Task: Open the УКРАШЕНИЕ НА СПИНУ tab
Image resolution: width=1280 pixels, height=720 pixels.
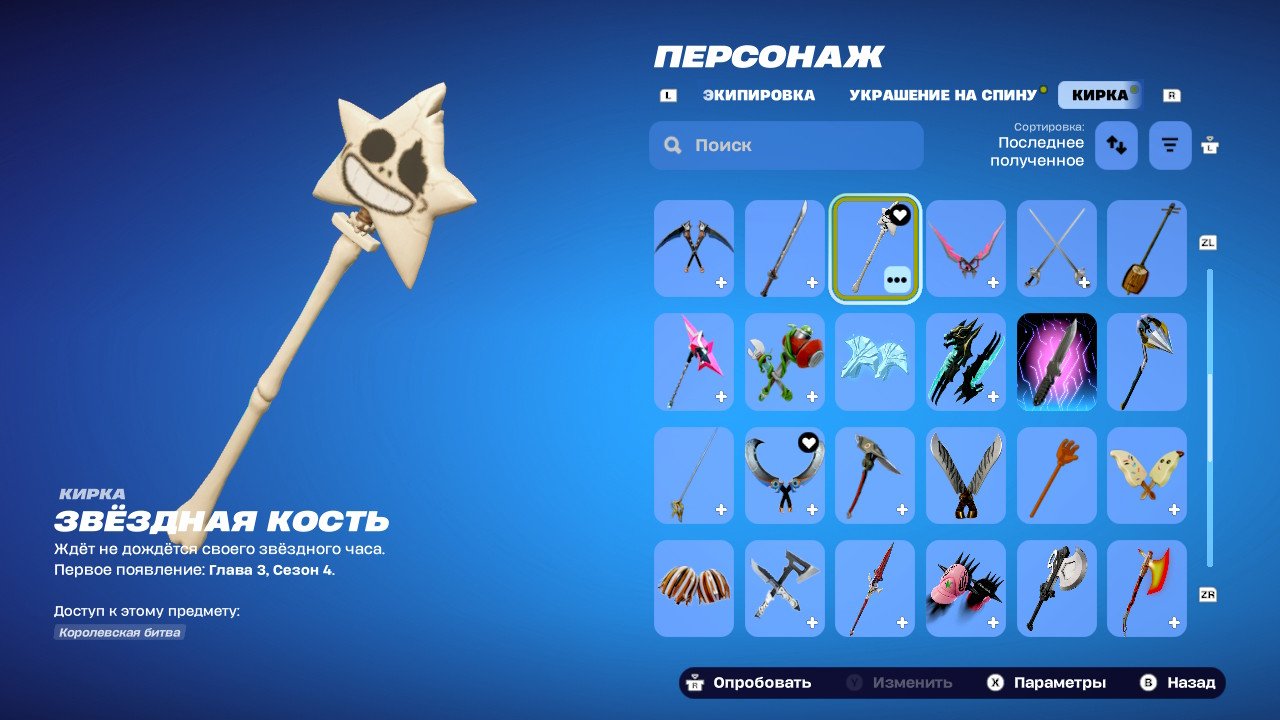Action: point(942,95)
